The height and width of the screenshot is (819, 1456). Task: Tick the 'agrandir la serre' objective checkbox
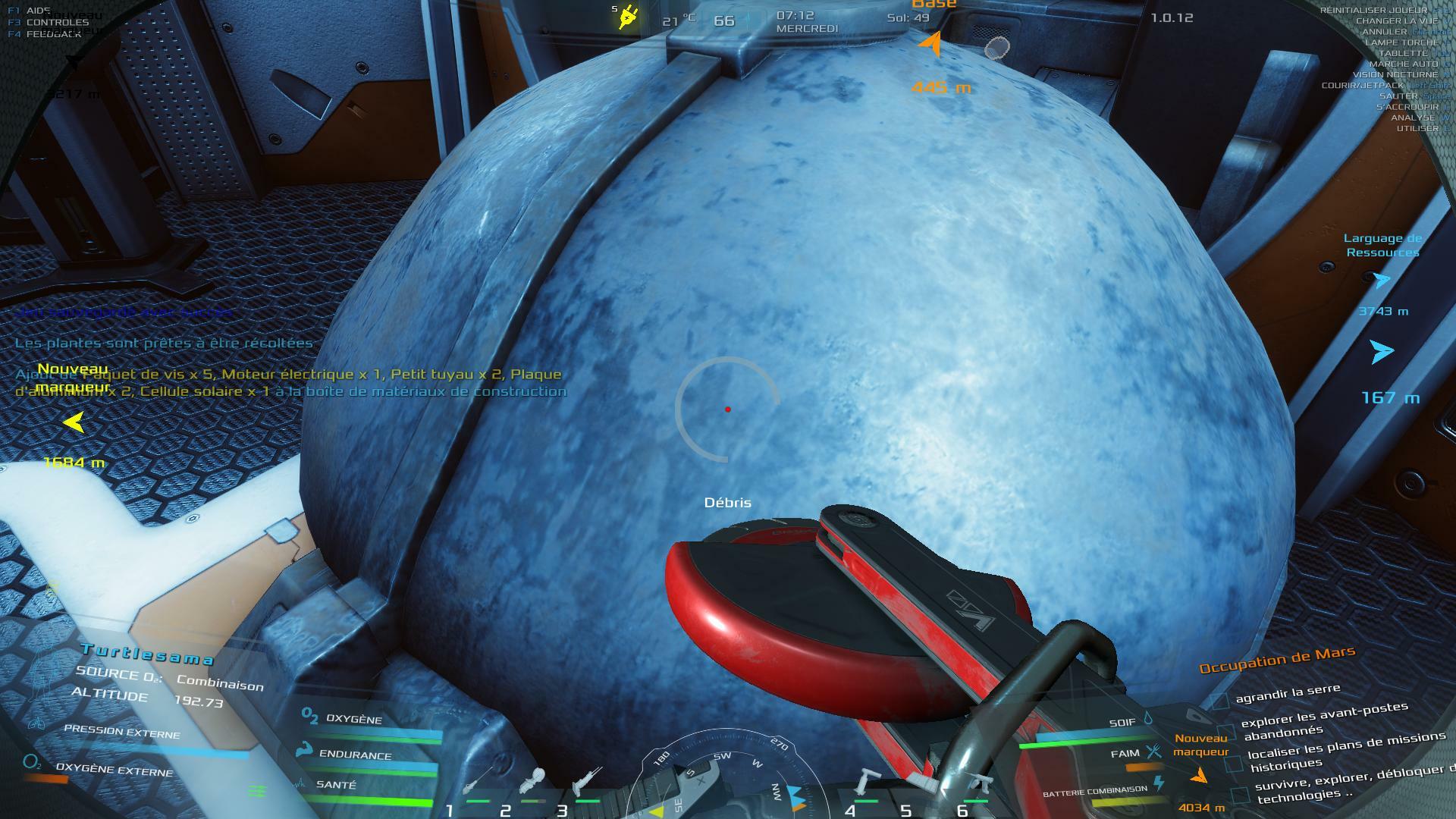click(x=1219, y=701)
